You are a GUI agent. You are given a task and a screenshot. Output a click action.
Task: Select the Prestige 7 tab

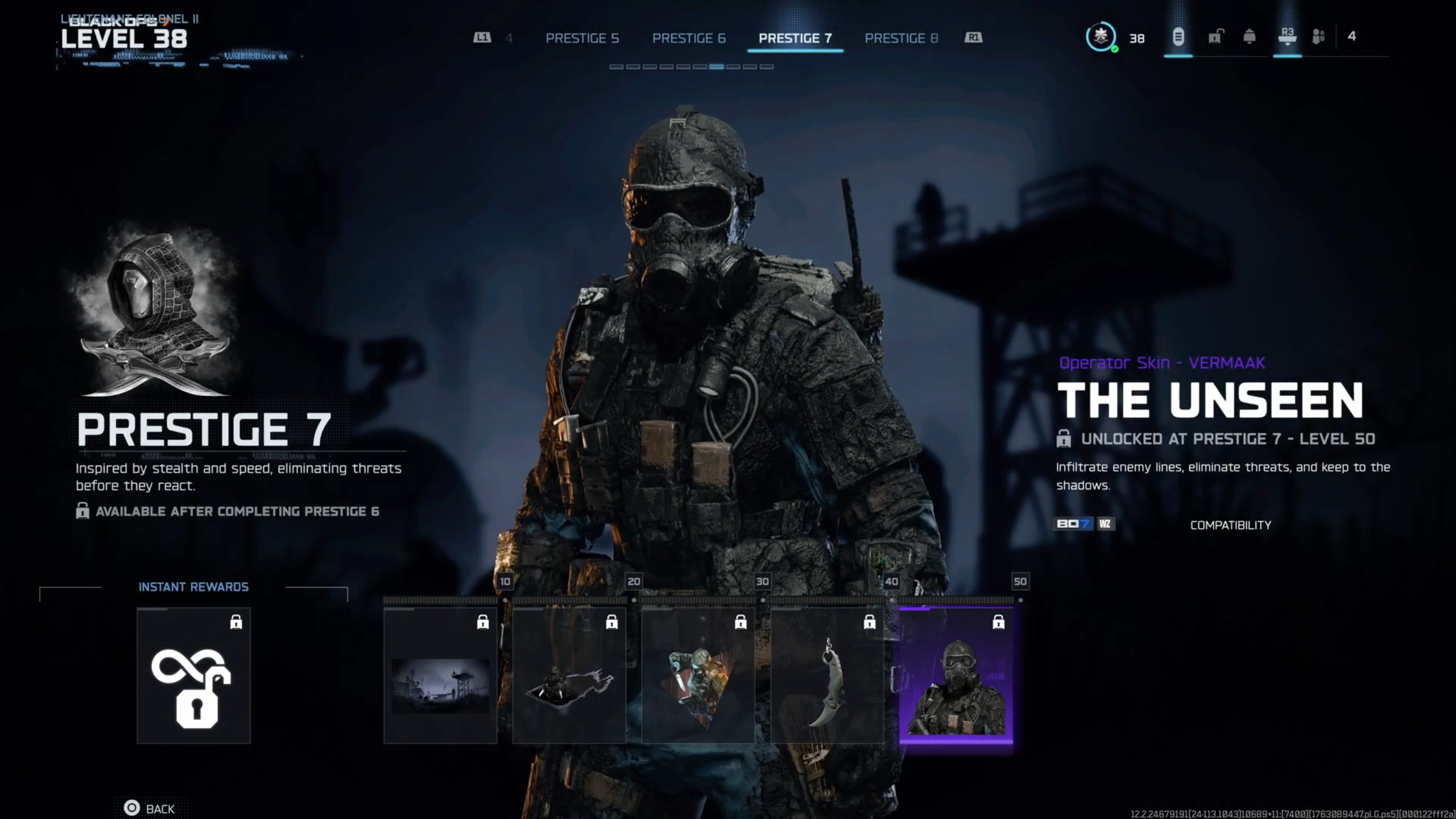pyautogui.click(x=795, y=38)
